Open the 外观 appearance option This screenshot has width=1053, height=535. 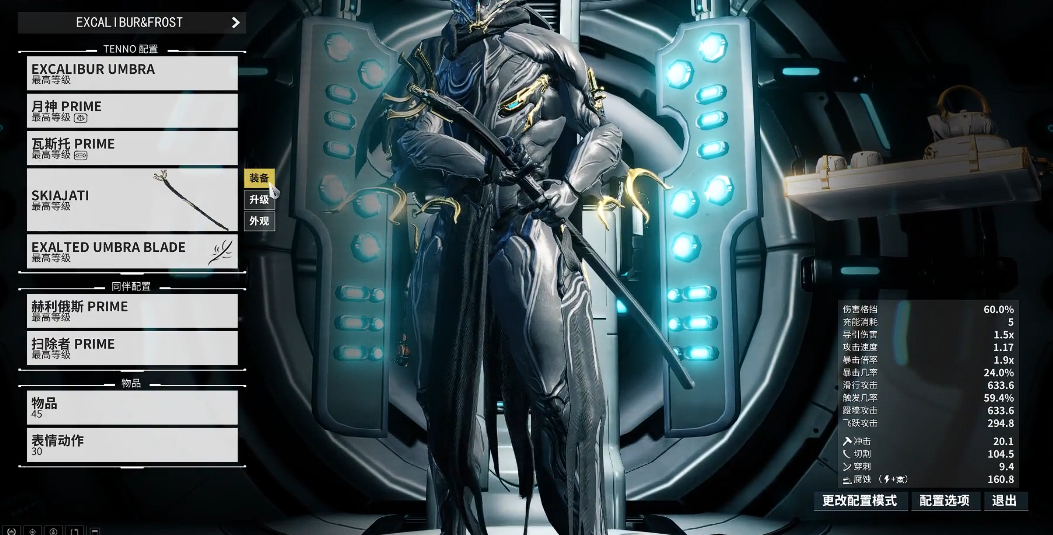(259, 221)
